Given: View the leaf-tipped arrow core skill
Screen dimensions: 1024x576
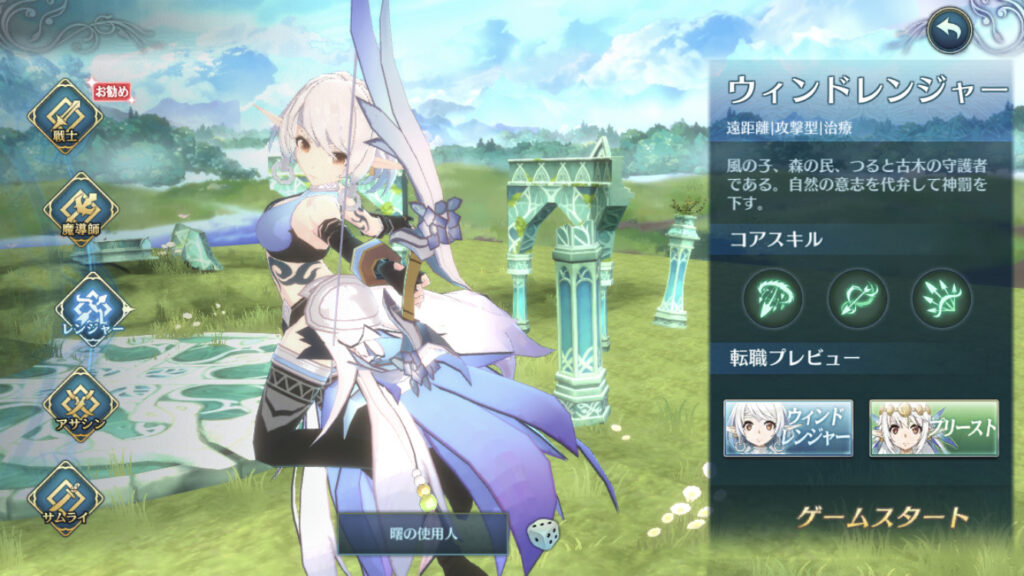Looking at the screenshot, I should click(x=857, y=297).
